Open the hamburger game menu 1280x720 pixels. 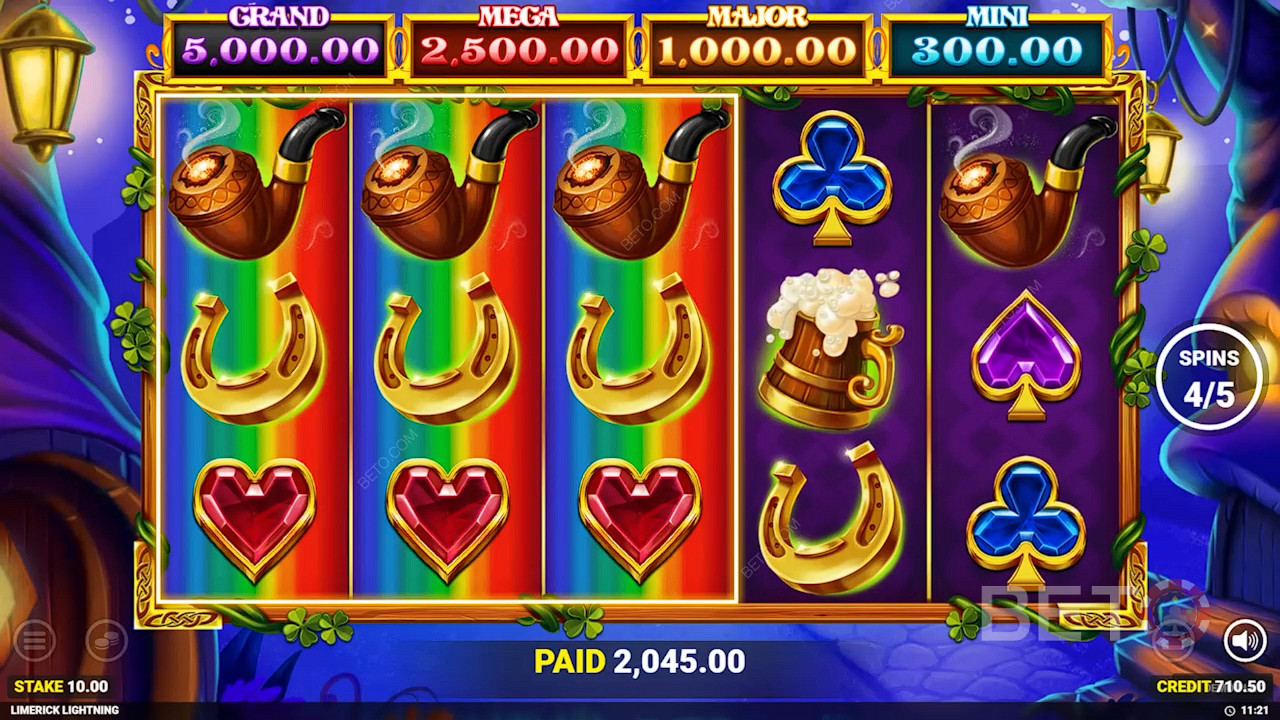[34, 641]
